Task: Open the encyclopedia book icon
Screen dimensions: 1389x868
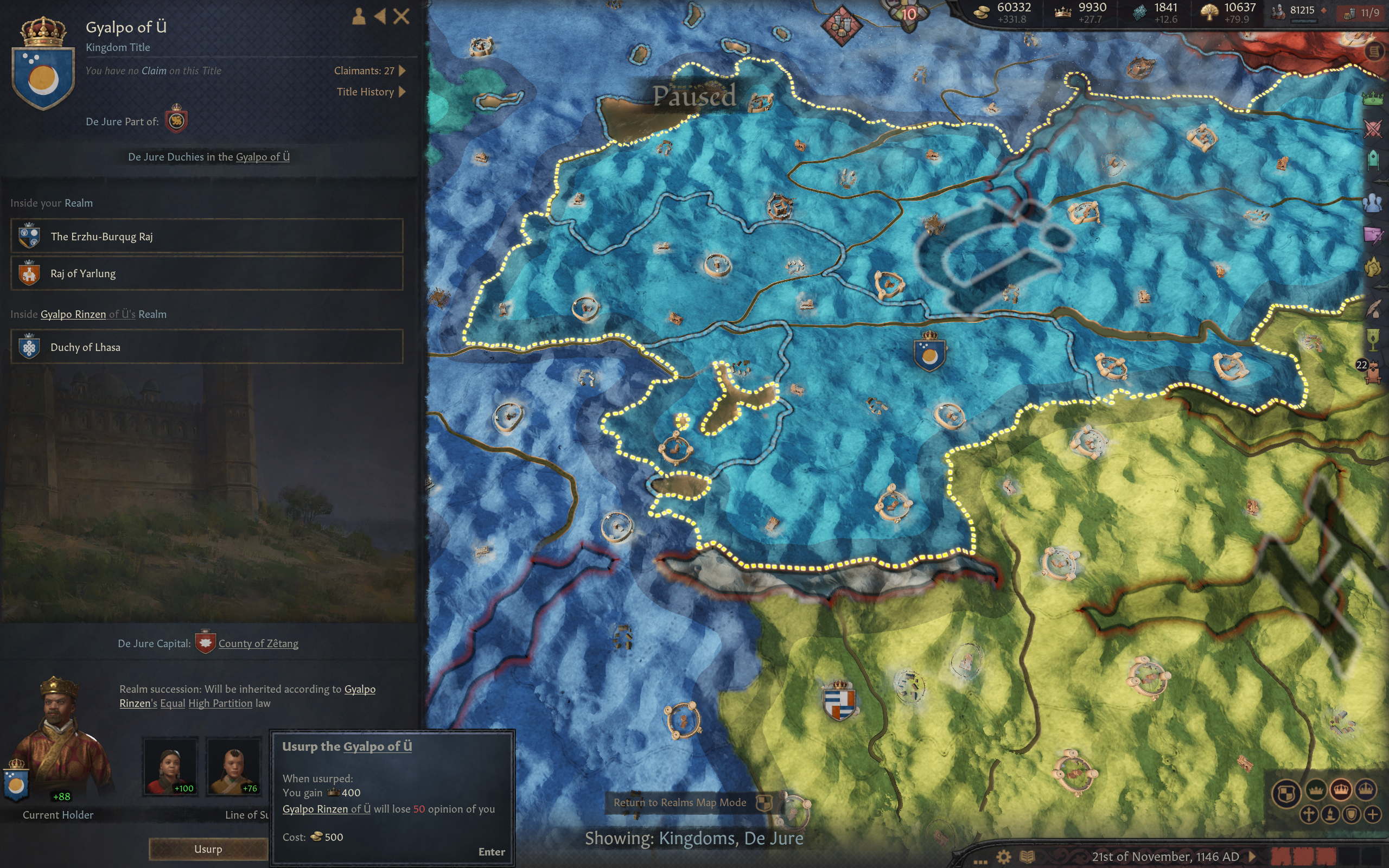Action: click(x=1027, y=857)
